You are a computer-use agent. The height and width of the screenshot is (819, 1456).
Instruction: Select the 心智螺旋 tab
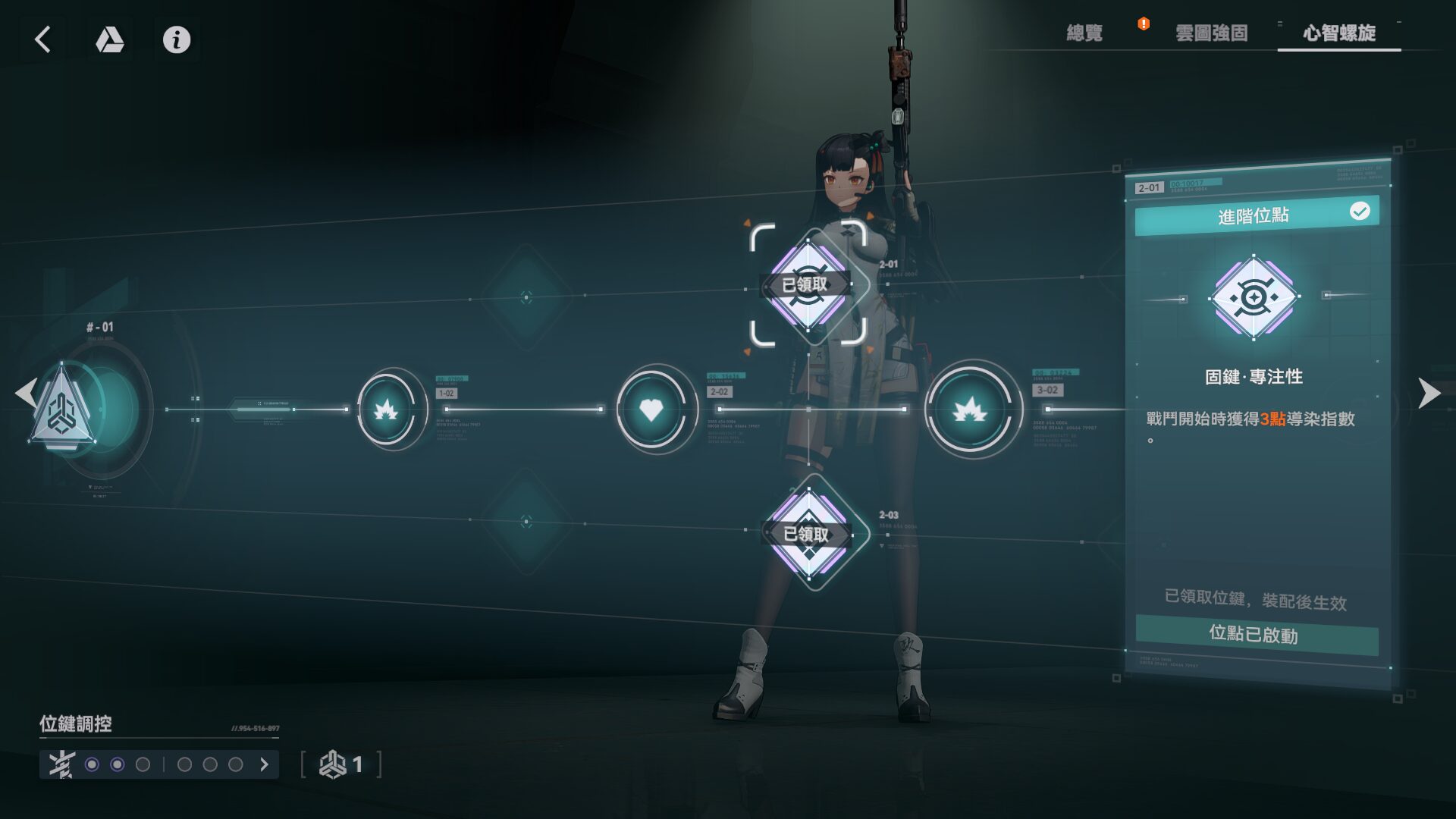coord(1339,33)
